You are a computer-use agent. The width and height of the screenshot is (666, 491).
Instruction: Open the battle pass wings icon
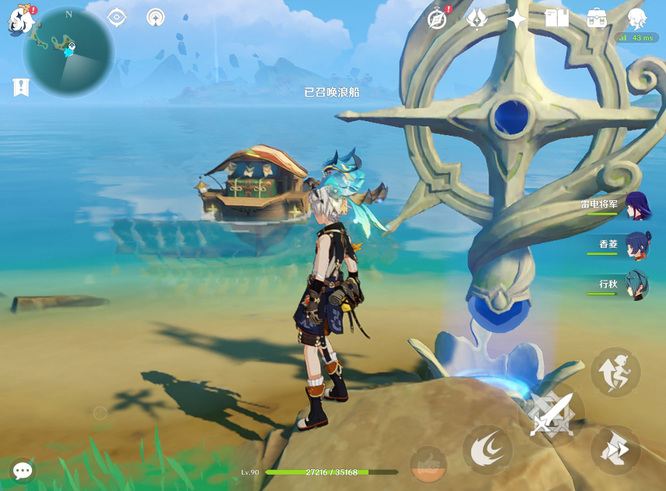478,18
